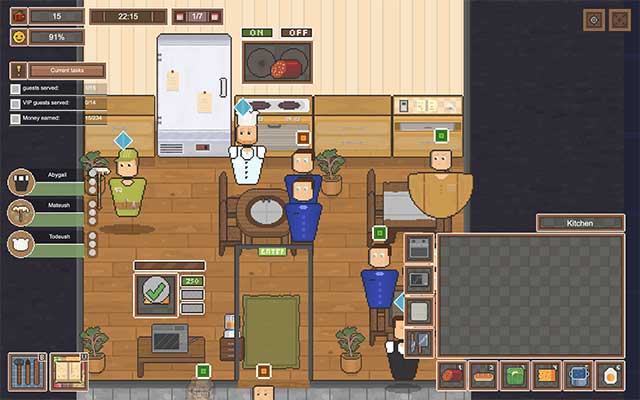Open the gear settings button
The height and width of the screenshot is (400, 640).
point(593,20)
